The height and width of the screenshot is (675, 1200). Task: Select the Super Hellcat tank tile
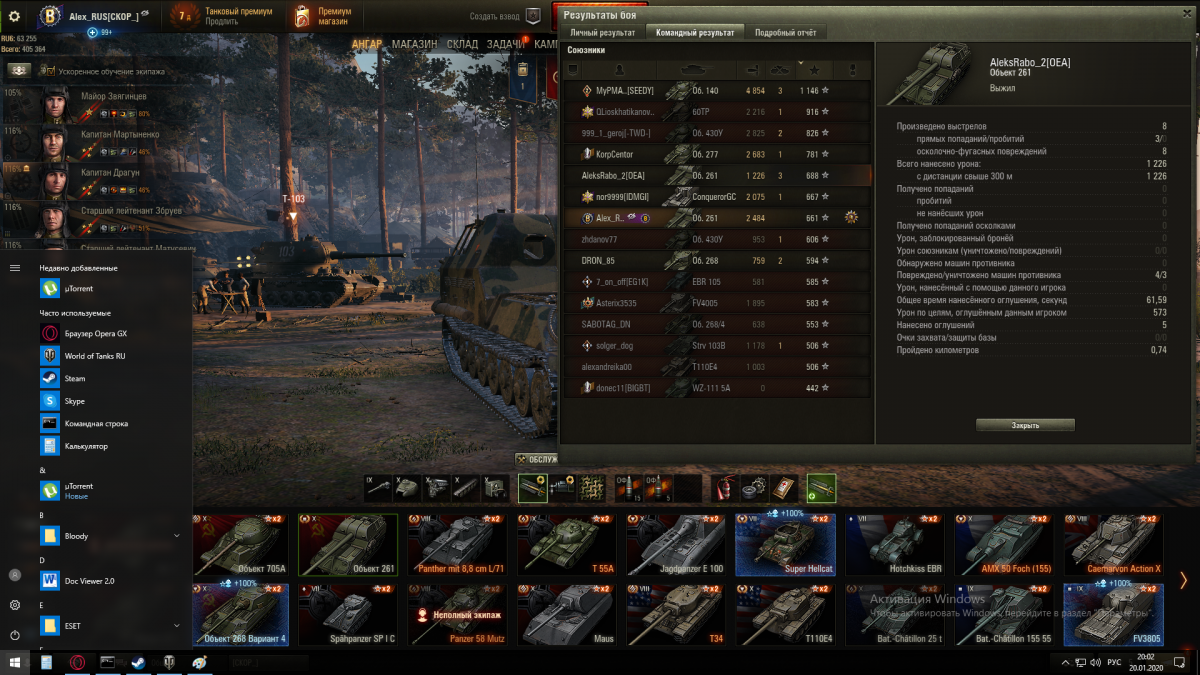click(x=785, y=546)
